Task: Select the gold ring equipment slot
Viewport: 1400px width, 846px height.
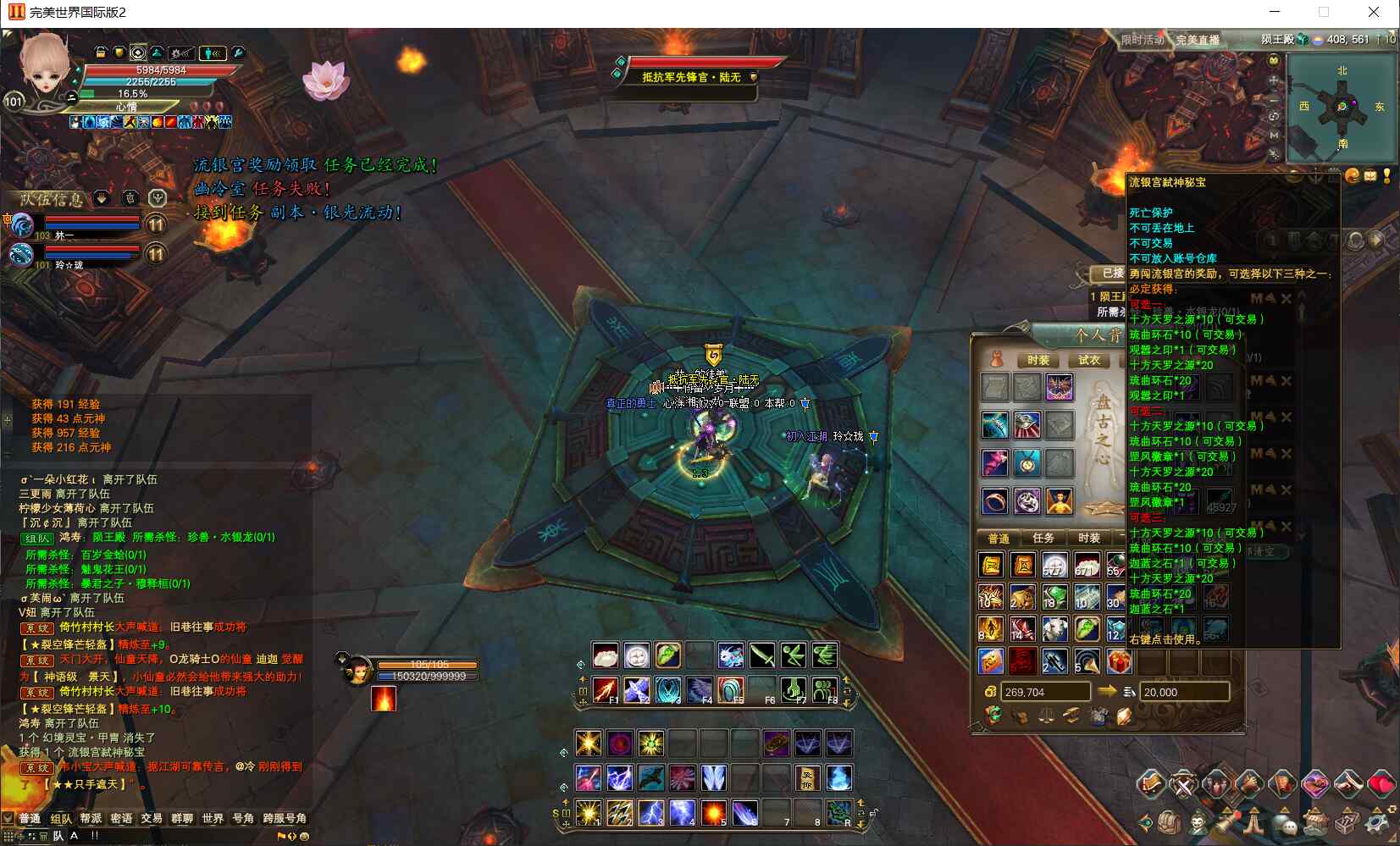Action: (x=995, y=501)
